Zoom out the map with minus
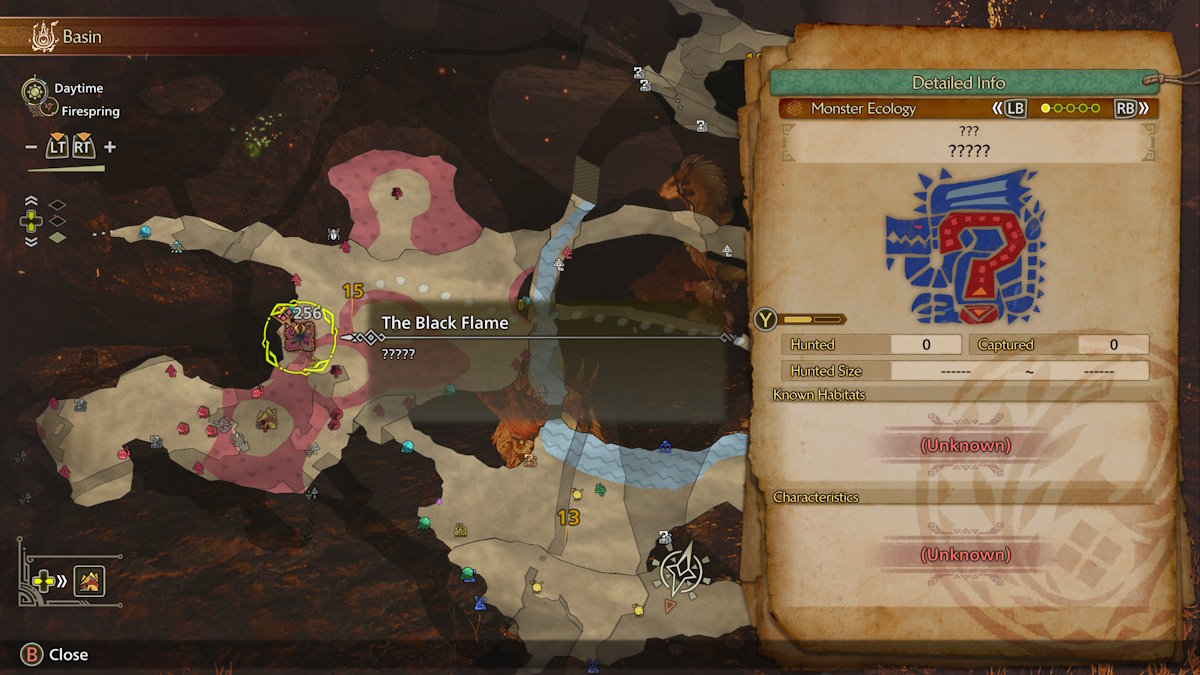This screenshot has width=1200, height=675. 31,148
